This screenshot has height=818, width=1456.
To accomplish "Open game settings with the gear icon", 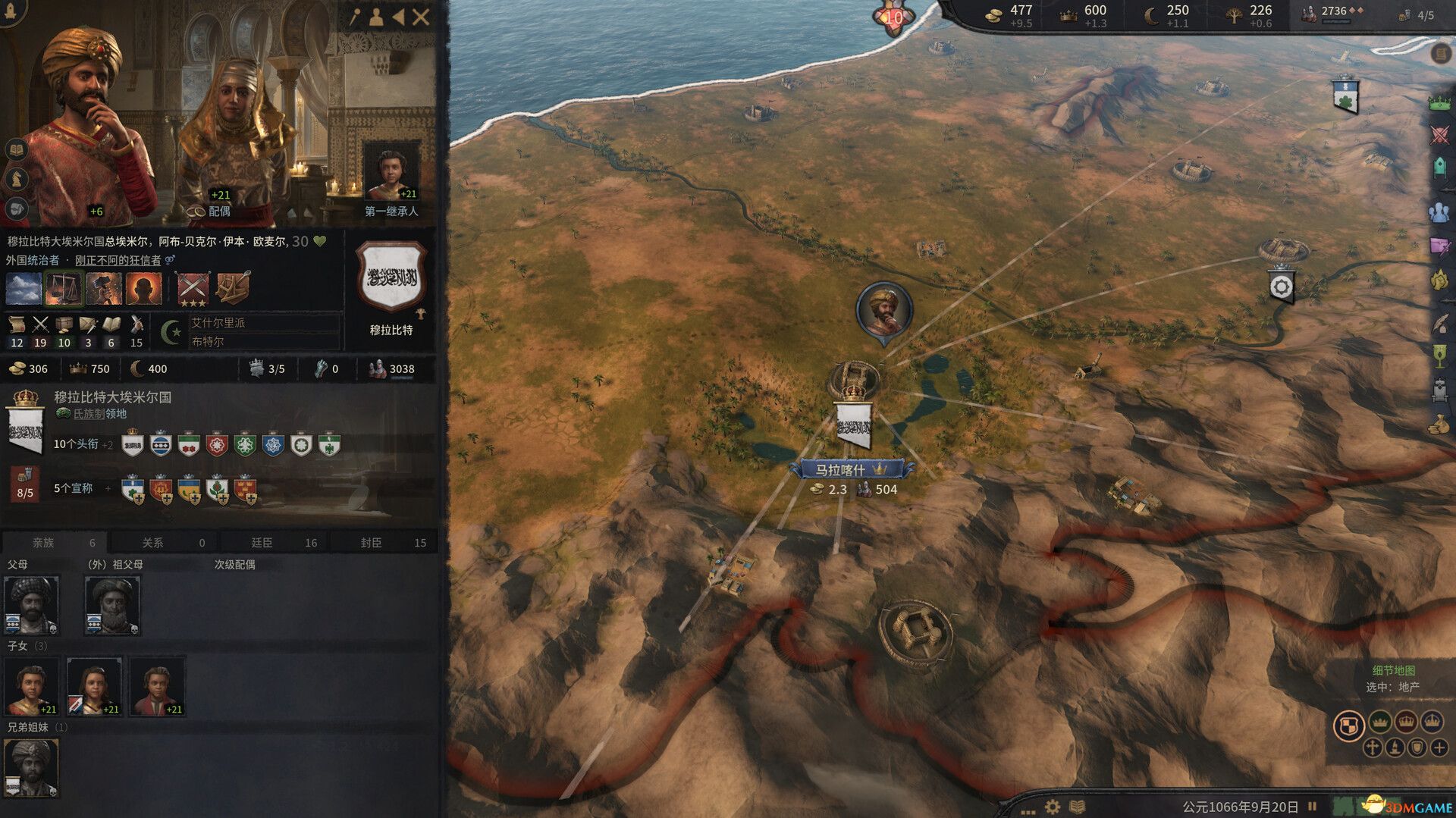I will tap(1052, 805).
